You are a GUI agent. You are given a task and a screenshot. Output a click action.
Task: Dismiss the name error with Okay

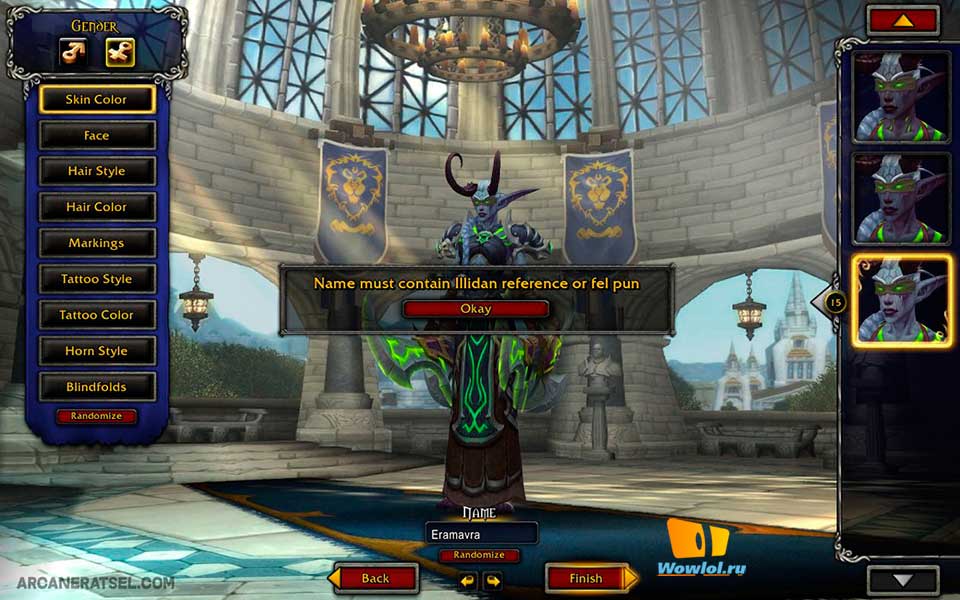click(476, 309)
